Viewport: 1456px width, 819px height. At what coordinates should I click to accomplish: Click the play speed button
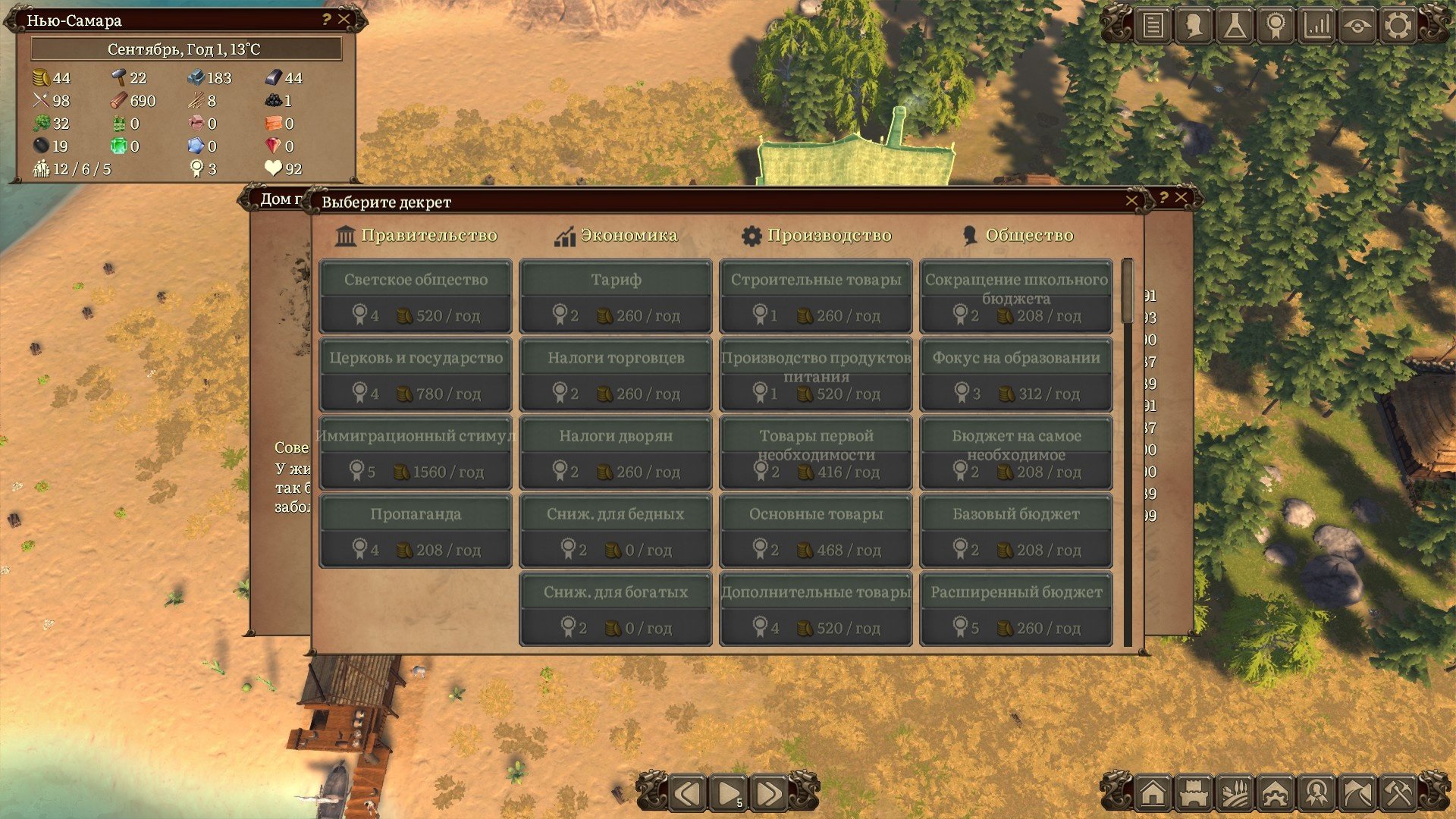729,794
